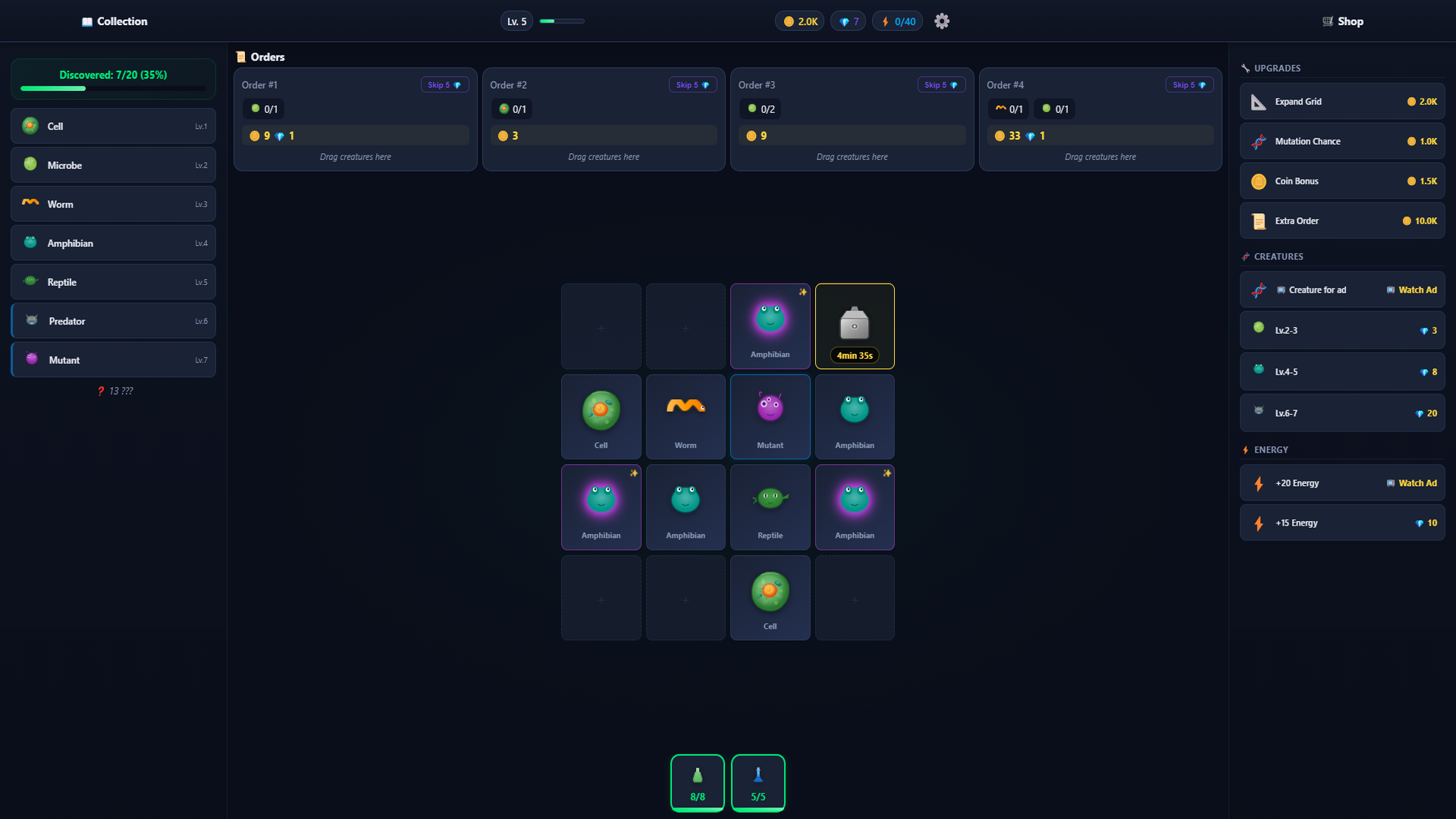Viewport: 1456px width, 819px height.
Task: Select Predator in the collection sidebar
Action: point(112,320)
